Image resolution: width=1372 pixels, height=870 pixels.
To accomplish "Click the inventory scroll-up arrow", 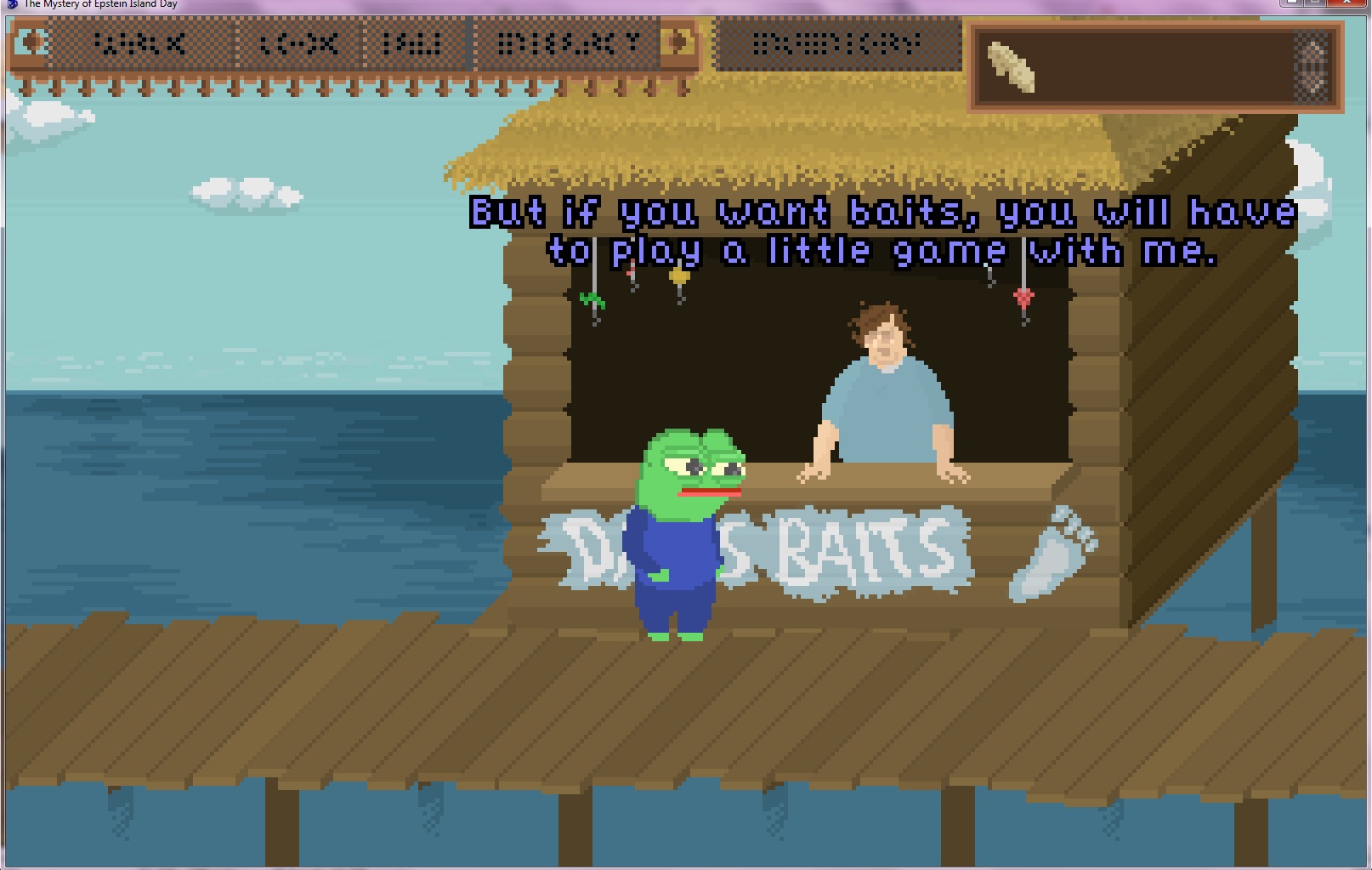I will coord(1313,49).
